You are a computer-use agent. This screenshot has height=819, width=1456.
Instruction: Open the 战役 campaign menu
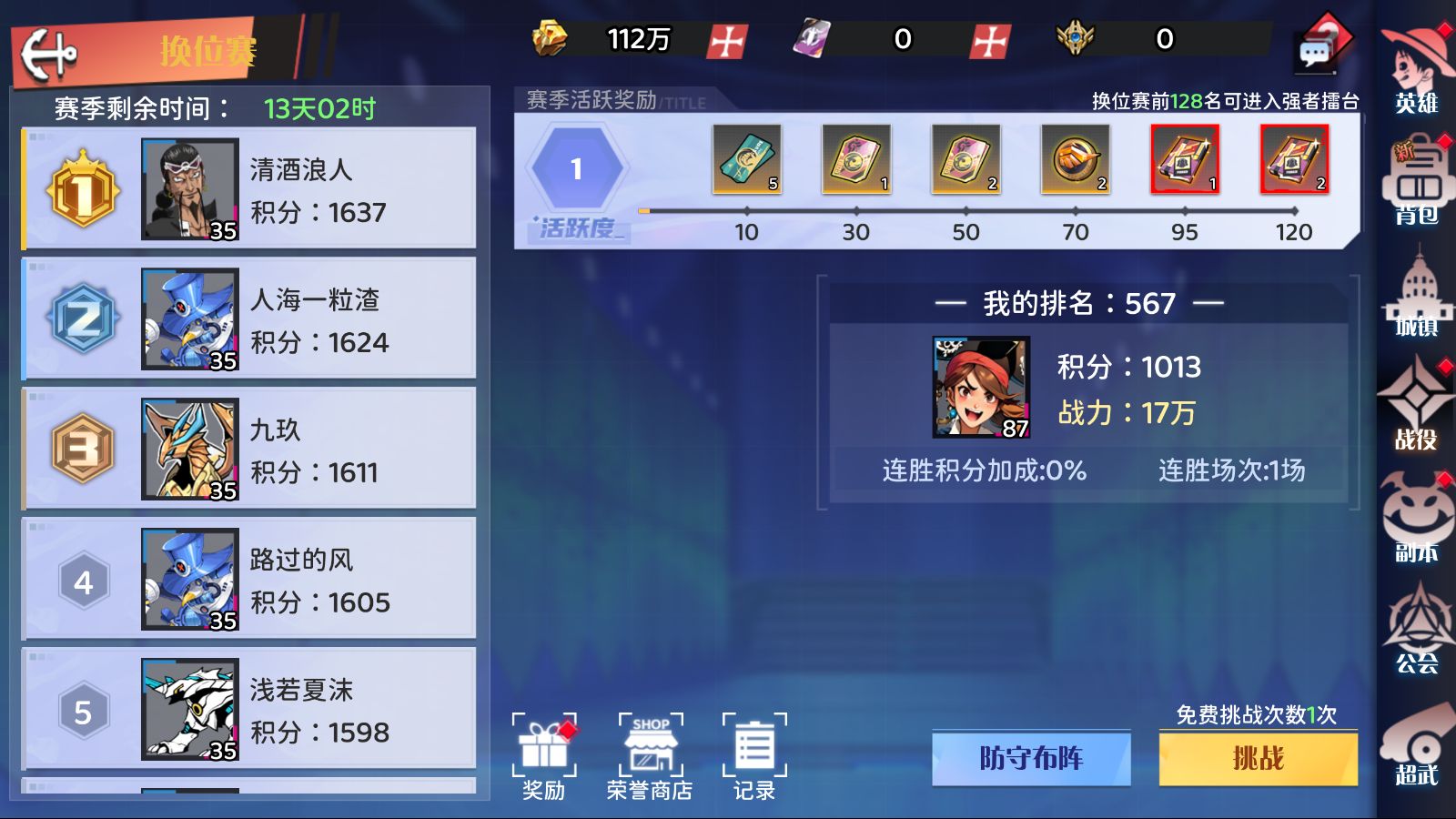point(1416,406)
